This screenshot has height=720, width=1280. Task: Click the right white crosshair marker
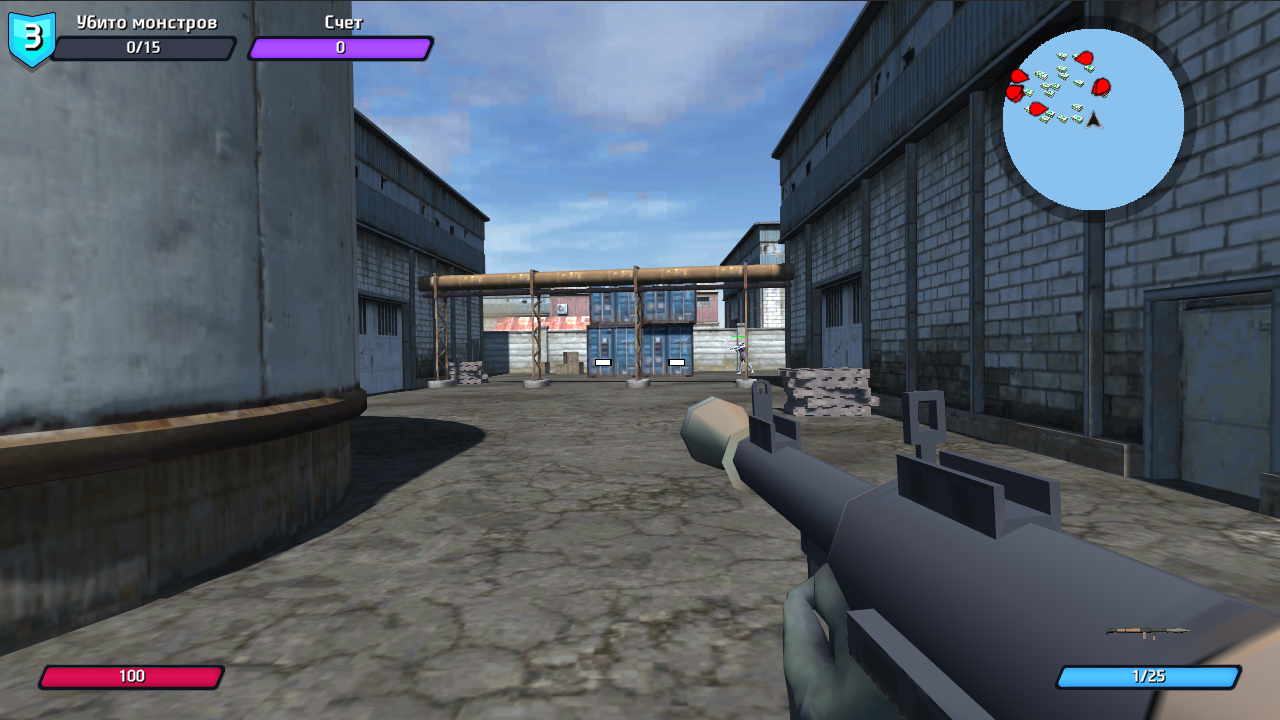tap(677, 360)
